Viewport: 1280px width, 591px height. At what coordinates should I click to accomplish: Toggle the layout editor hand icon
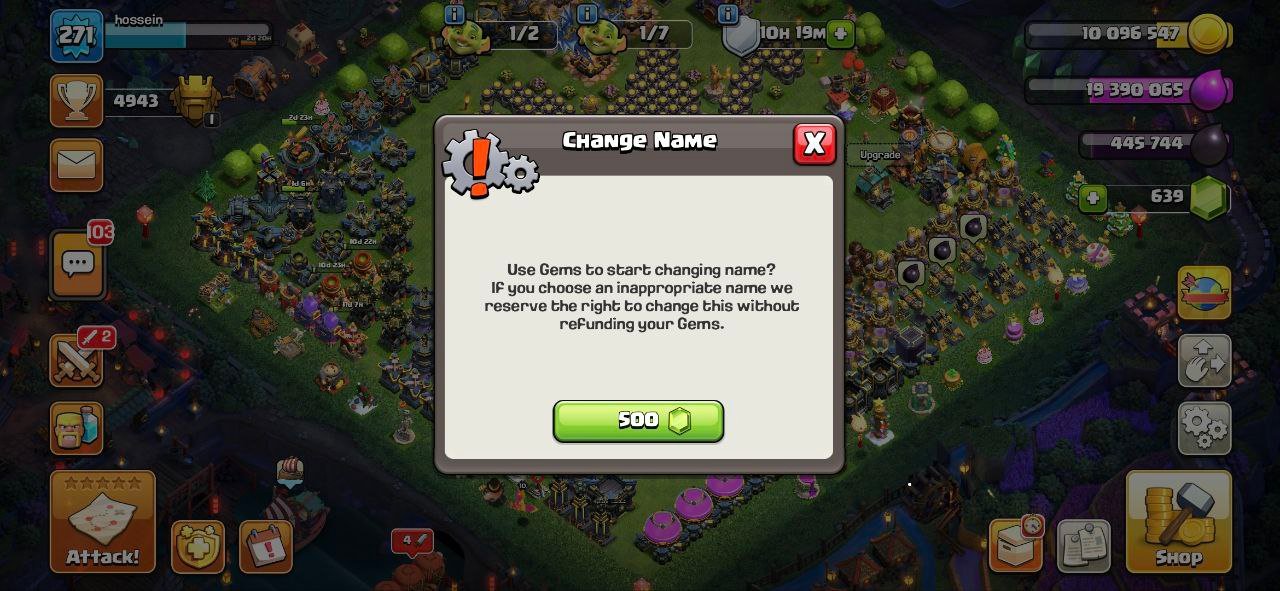1204,361
